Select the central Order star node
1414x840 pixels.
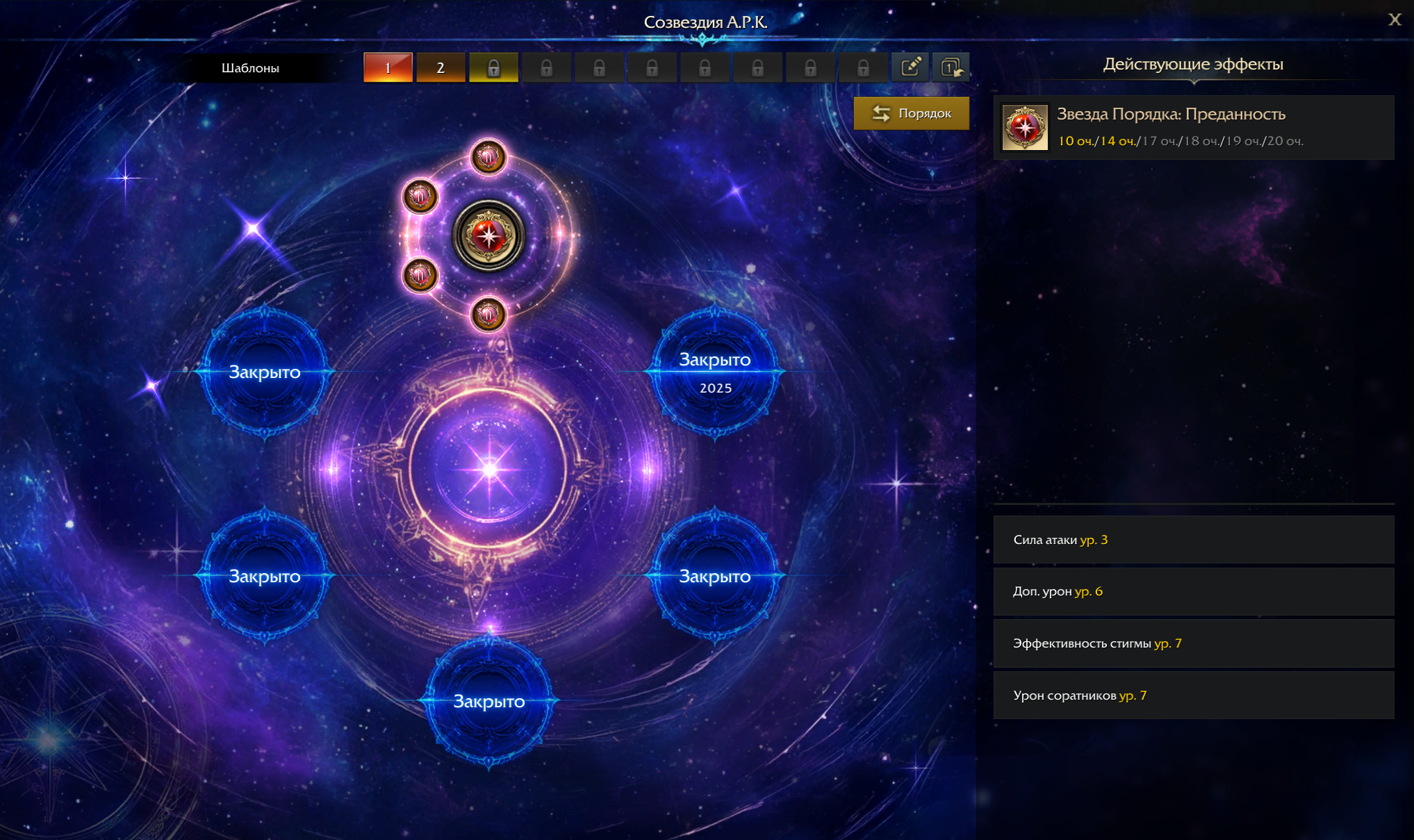pos(488,236)
